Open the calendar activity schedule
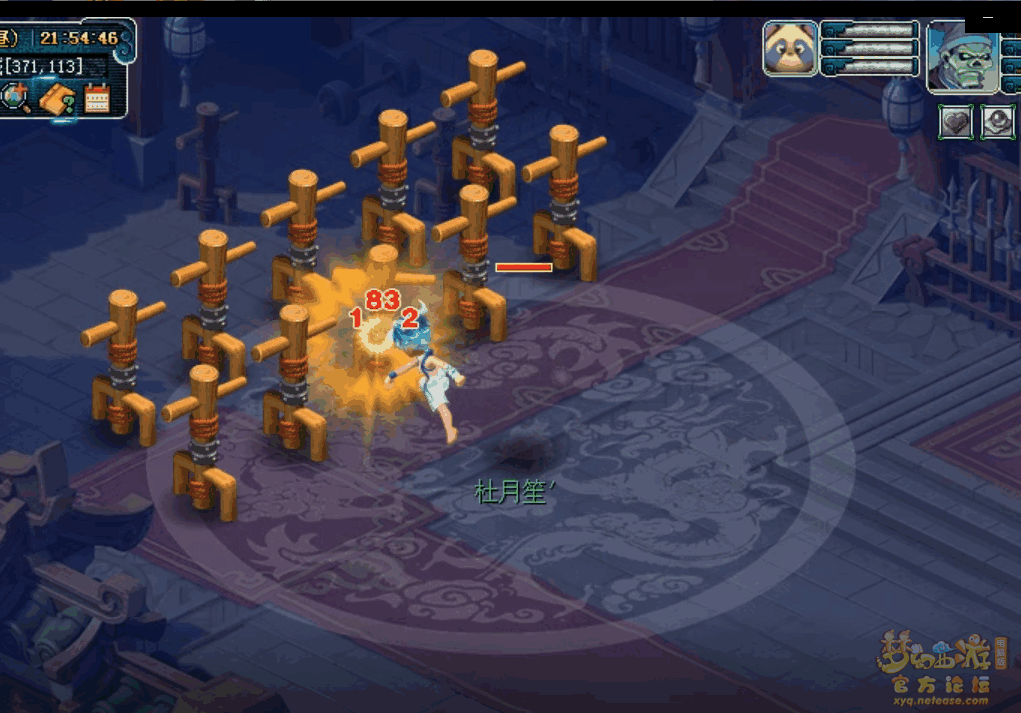This screenshot has width=1021, height=713. coord(97,97)
